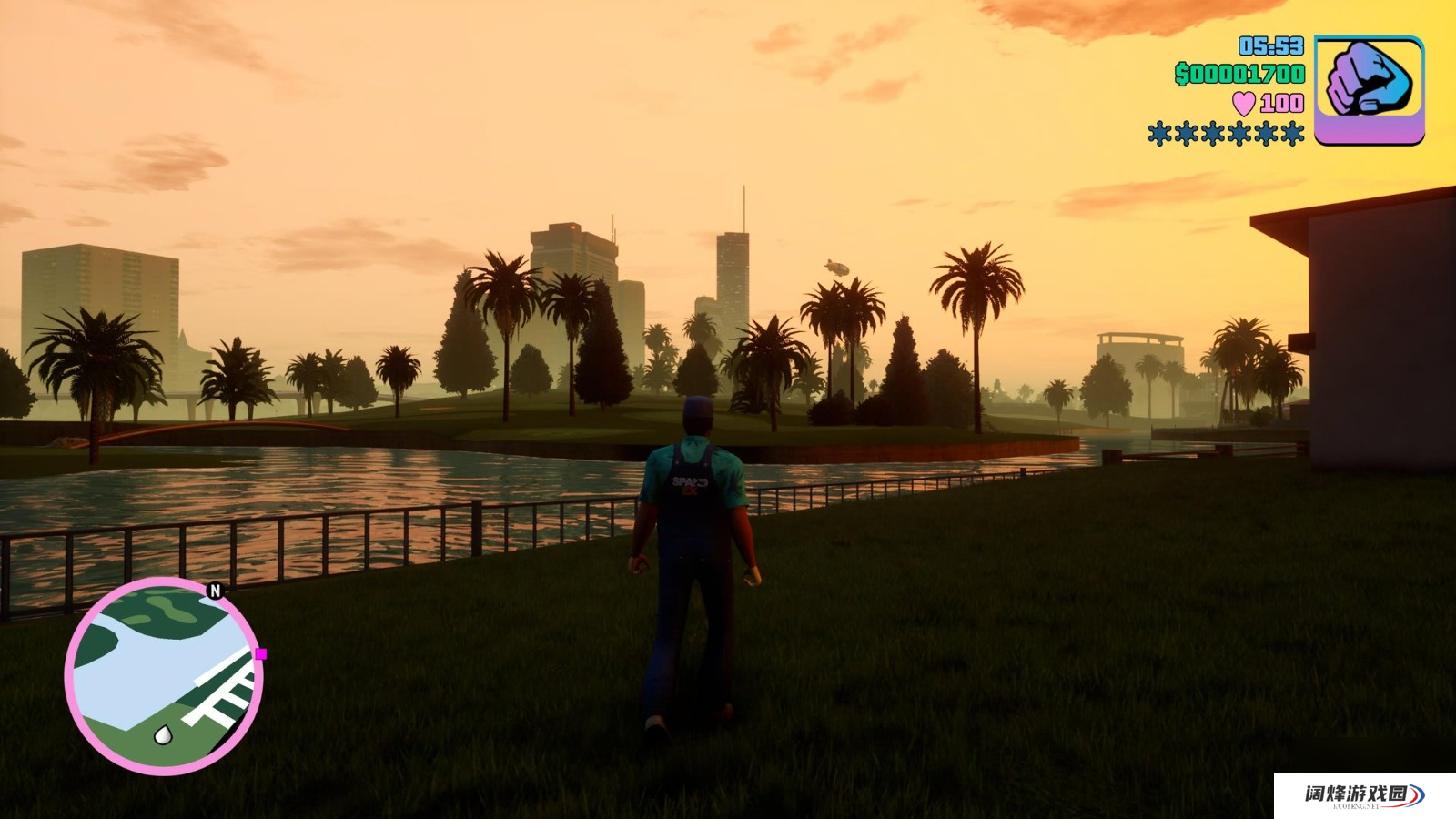Click the N compass marker on the minimap
The width and height of the screenshot is (1456, 819).
pyautogui.click(x=215, y=590)
